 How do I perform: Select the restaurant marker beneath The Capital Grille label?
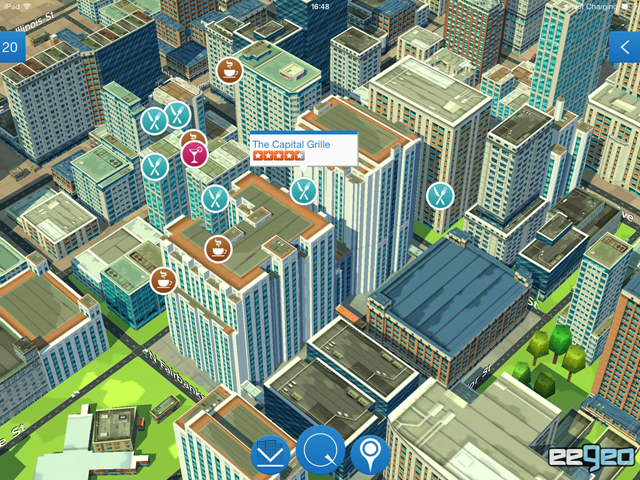pos(304,189)
